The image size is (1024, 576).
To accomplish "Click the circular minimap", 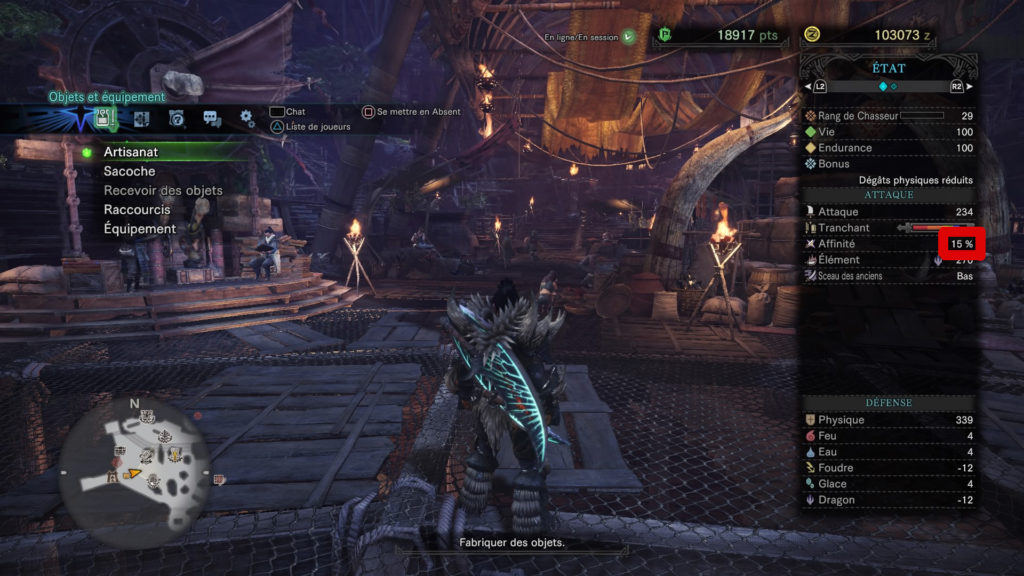I will (134, 459).
